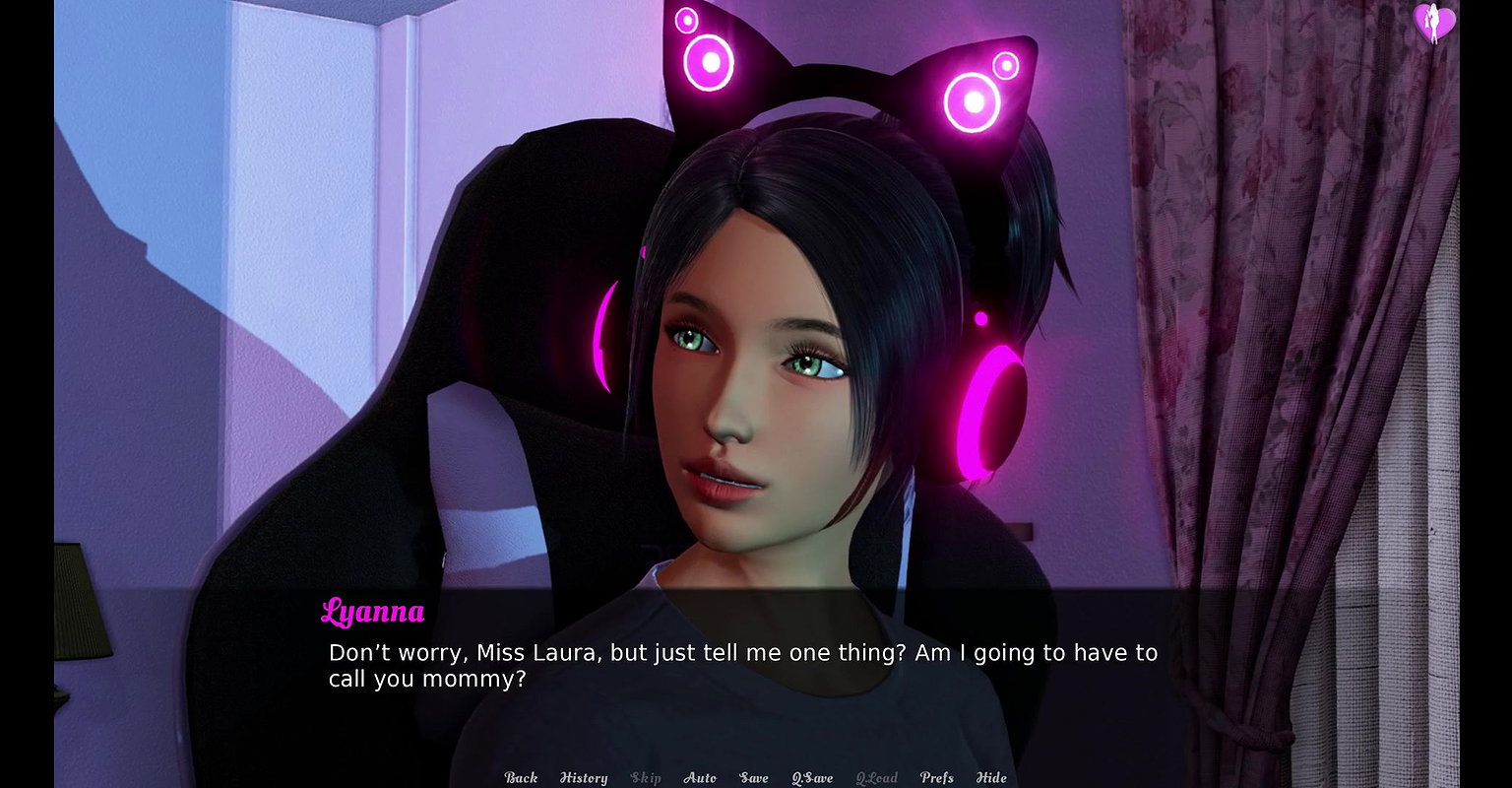The width and height of the screenshot is (1512, 788).
Task: Open the dialogue History log
Action: click(584, 777)
